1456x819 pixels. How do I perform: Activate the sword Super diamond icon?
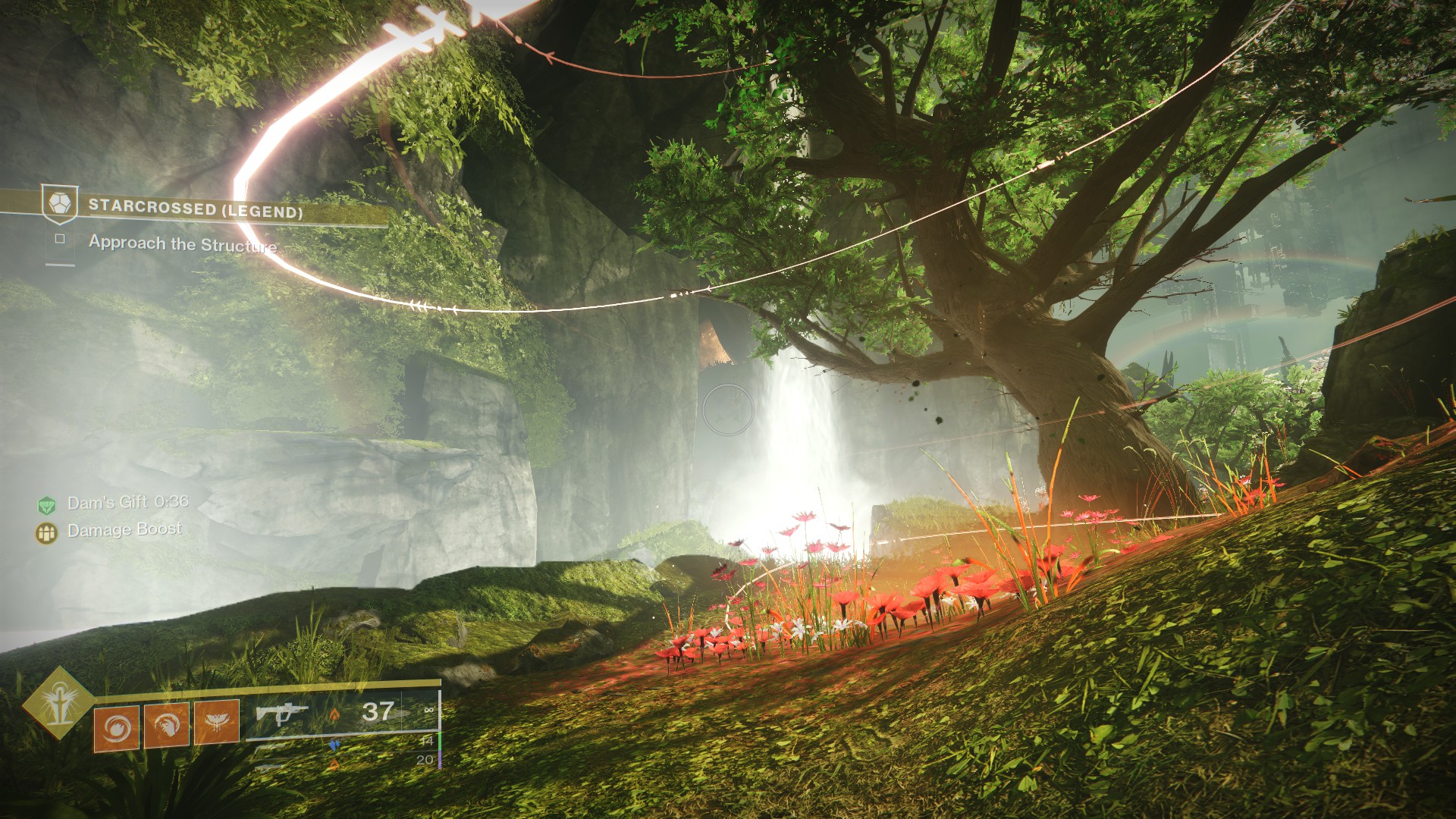(58, 704)
